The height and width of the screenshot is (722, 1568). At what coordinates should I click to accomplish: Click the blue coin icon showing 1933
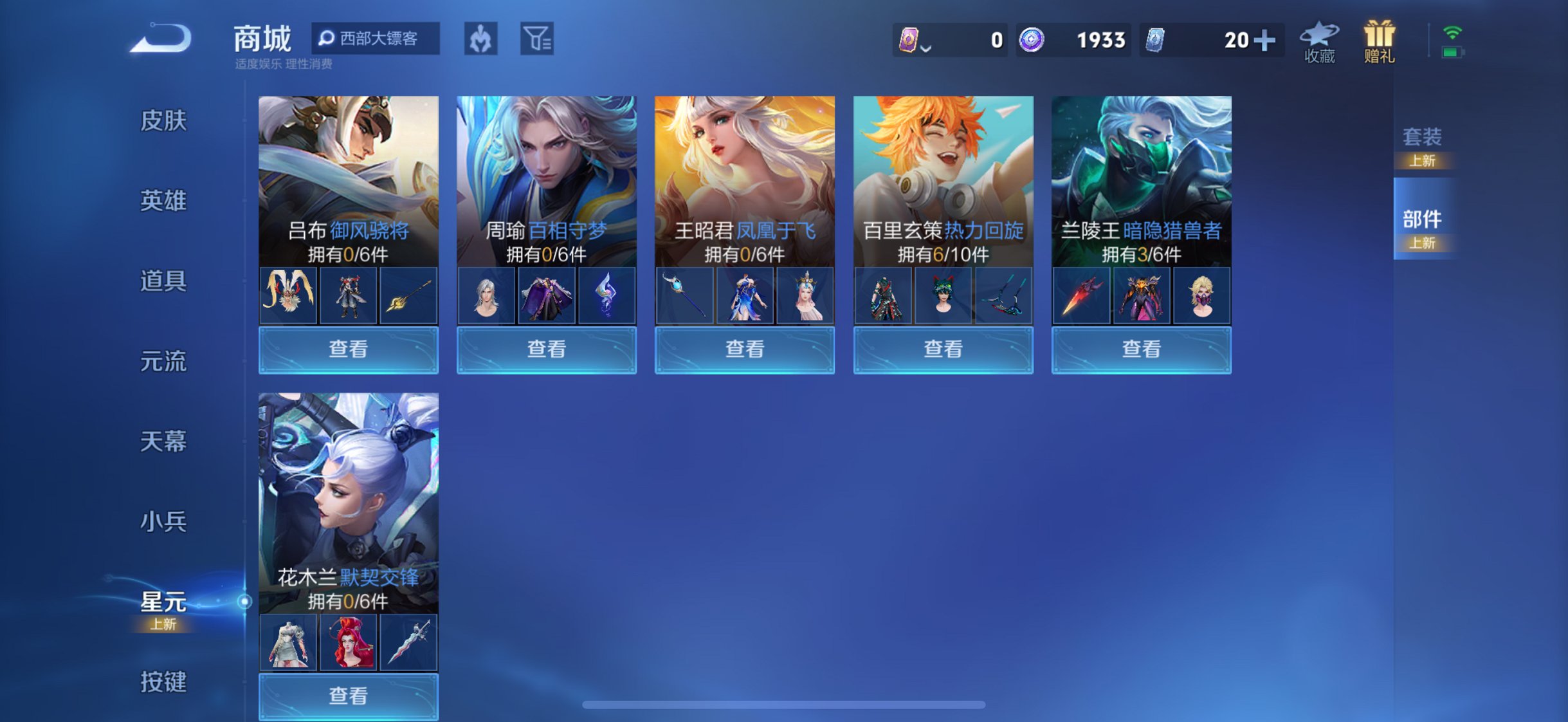coord(1032,40)
